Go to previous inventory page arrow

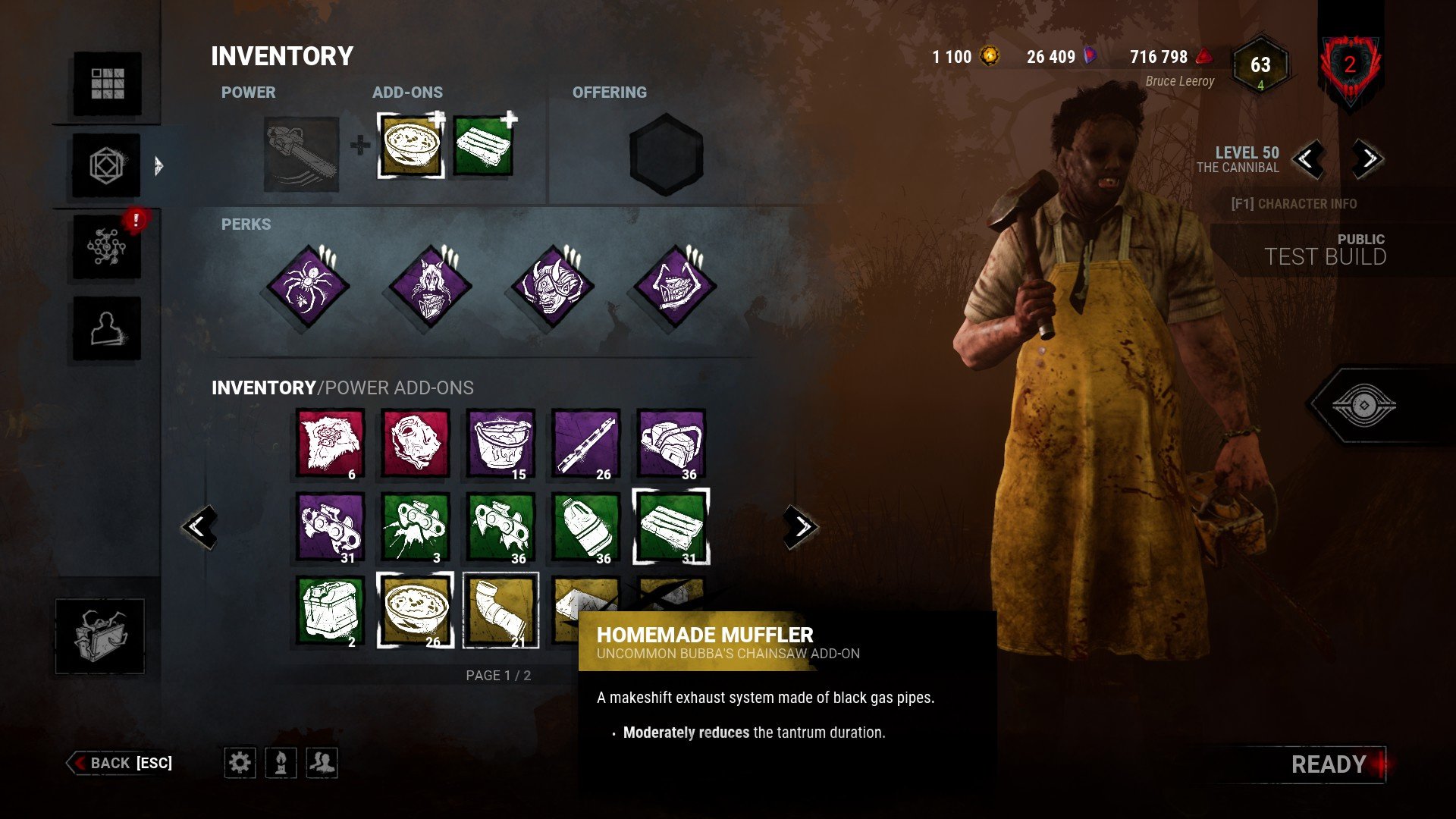click(199, 526)
